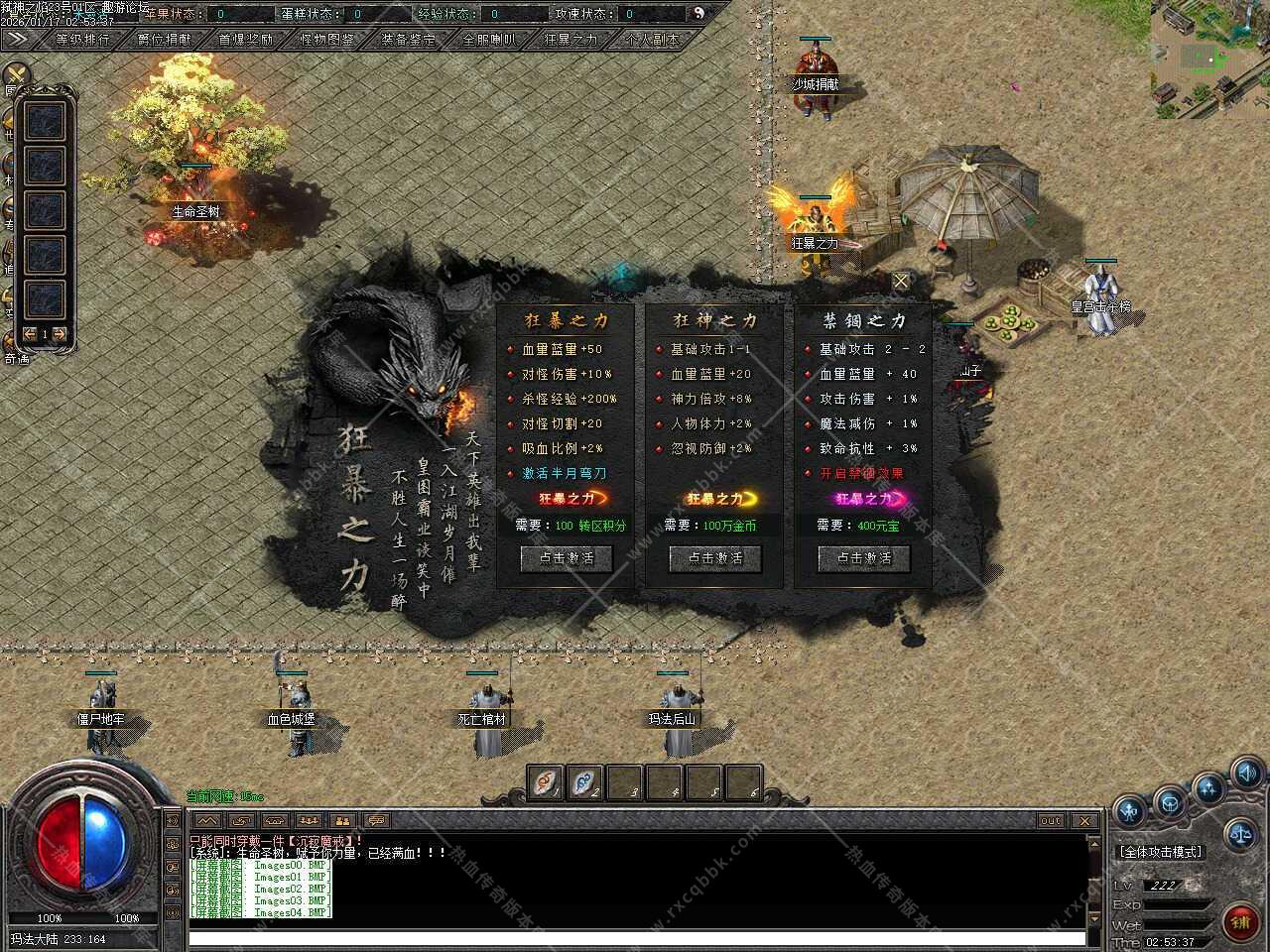Open the balance scales trade icon
Viewport: 1270px width, 952px height.
pos(1240,834)
